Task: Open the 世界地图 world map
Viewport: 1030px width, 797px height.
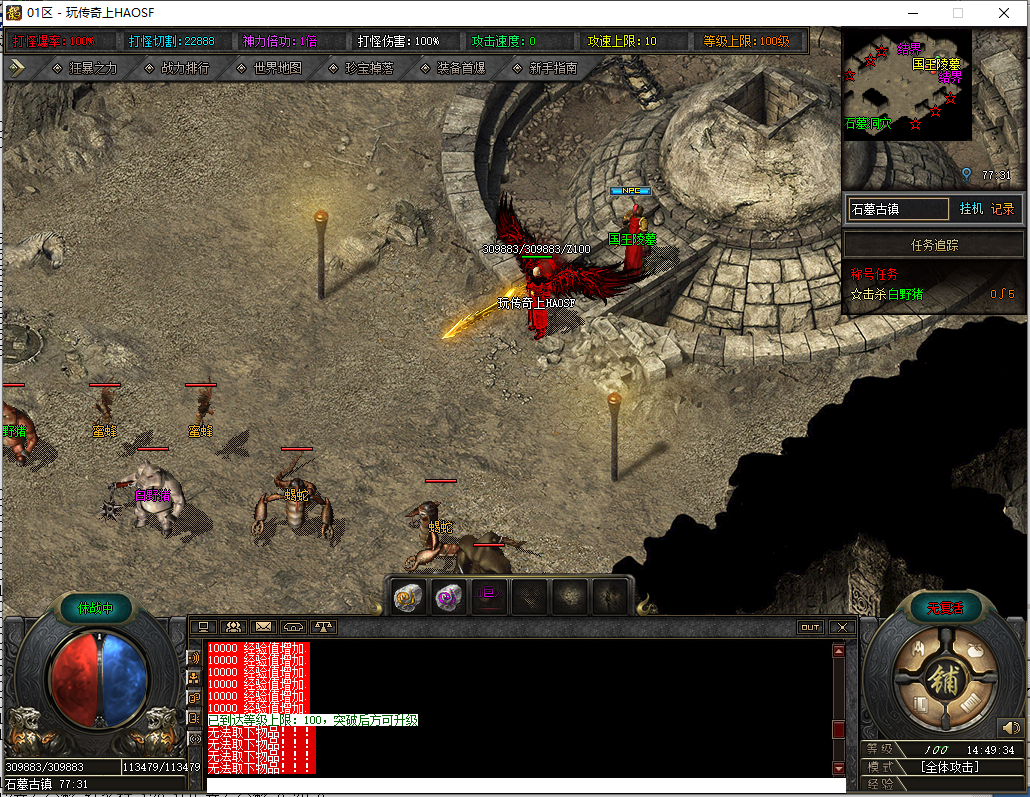Action: (270, 68)
